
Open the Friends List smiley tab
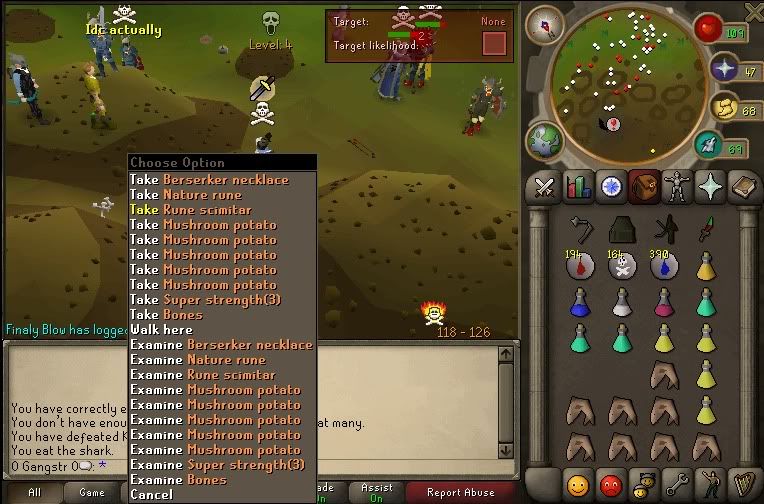point(577,486)
